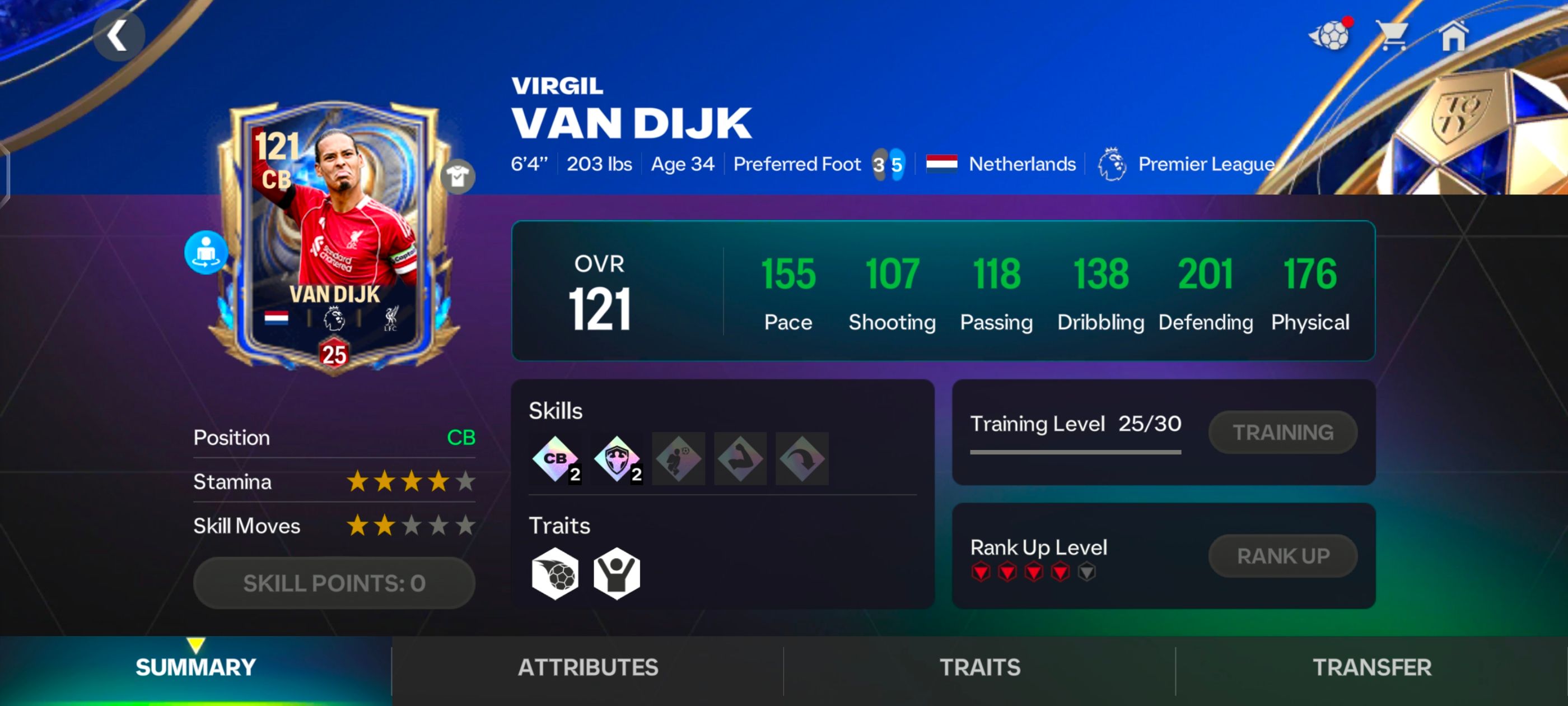
Task: Click the back arrow at top left
Action: pyautogui.click(x=119, y=35)
